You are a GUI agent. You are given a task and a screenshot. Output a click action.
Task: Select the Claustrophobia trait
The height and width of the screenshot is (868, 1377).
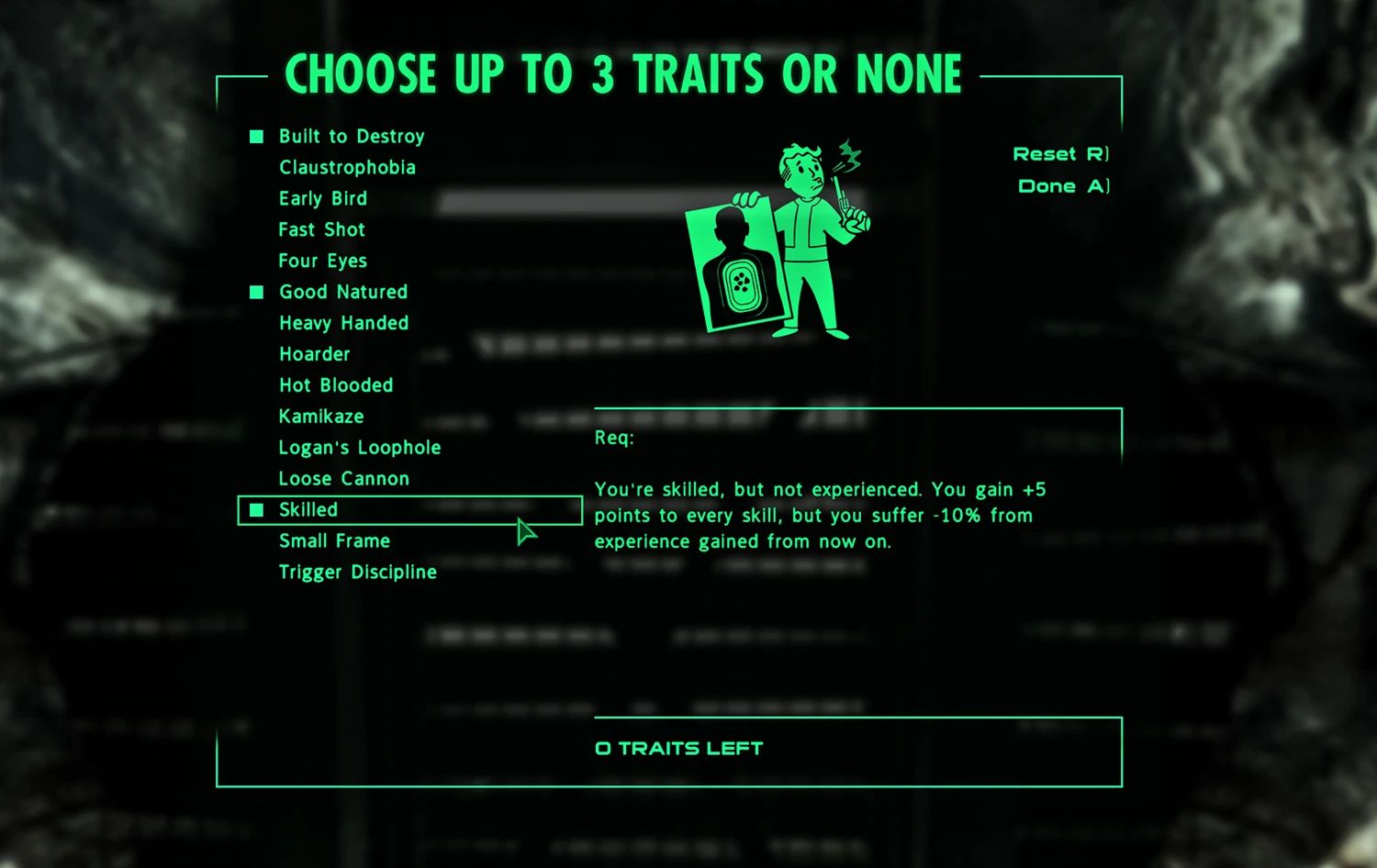347,167
